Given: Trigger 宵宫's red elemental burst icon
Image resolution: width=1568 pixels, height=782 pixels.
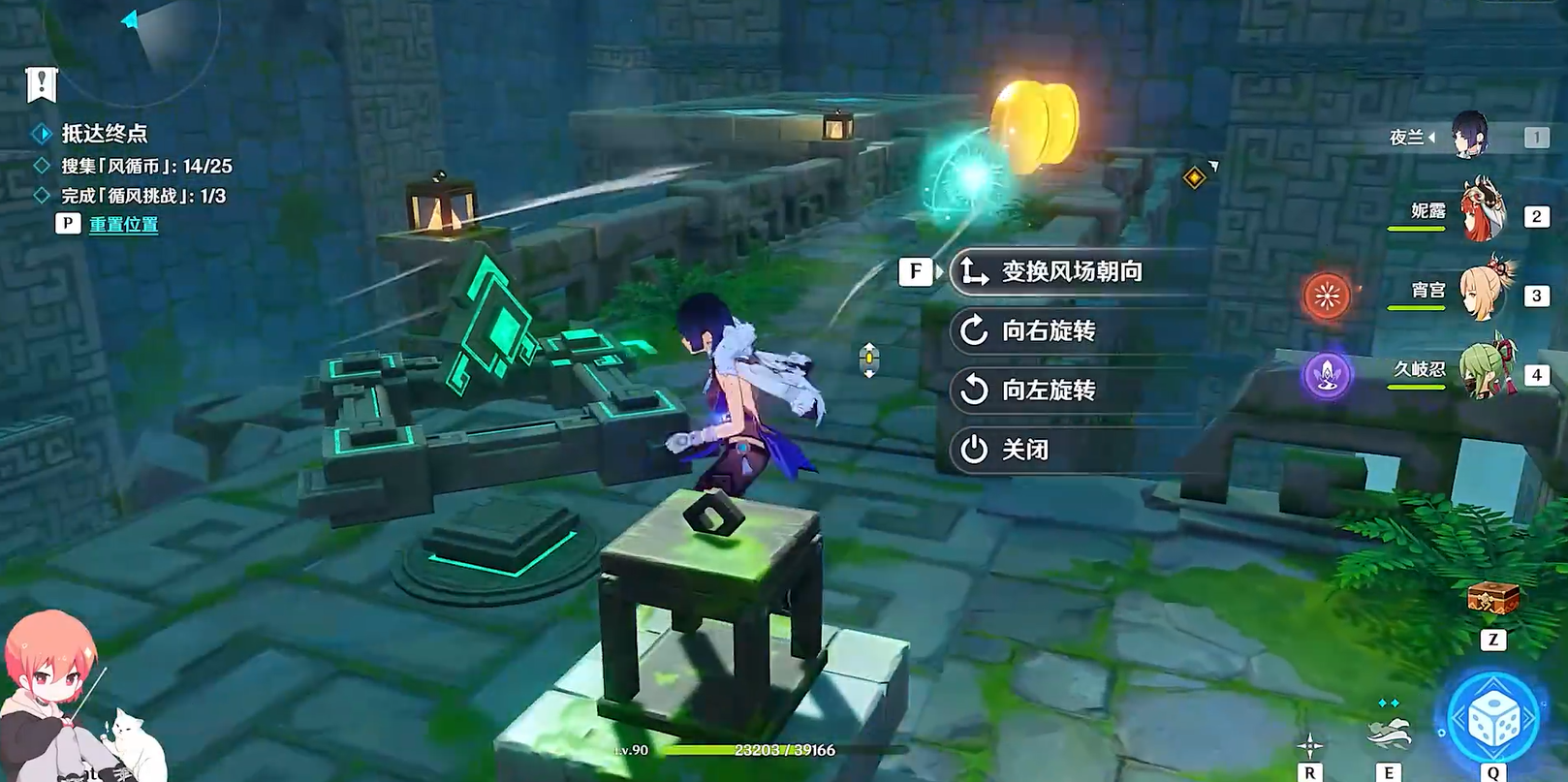Looking at the screenshot, I should click(x=1327, y=295).
